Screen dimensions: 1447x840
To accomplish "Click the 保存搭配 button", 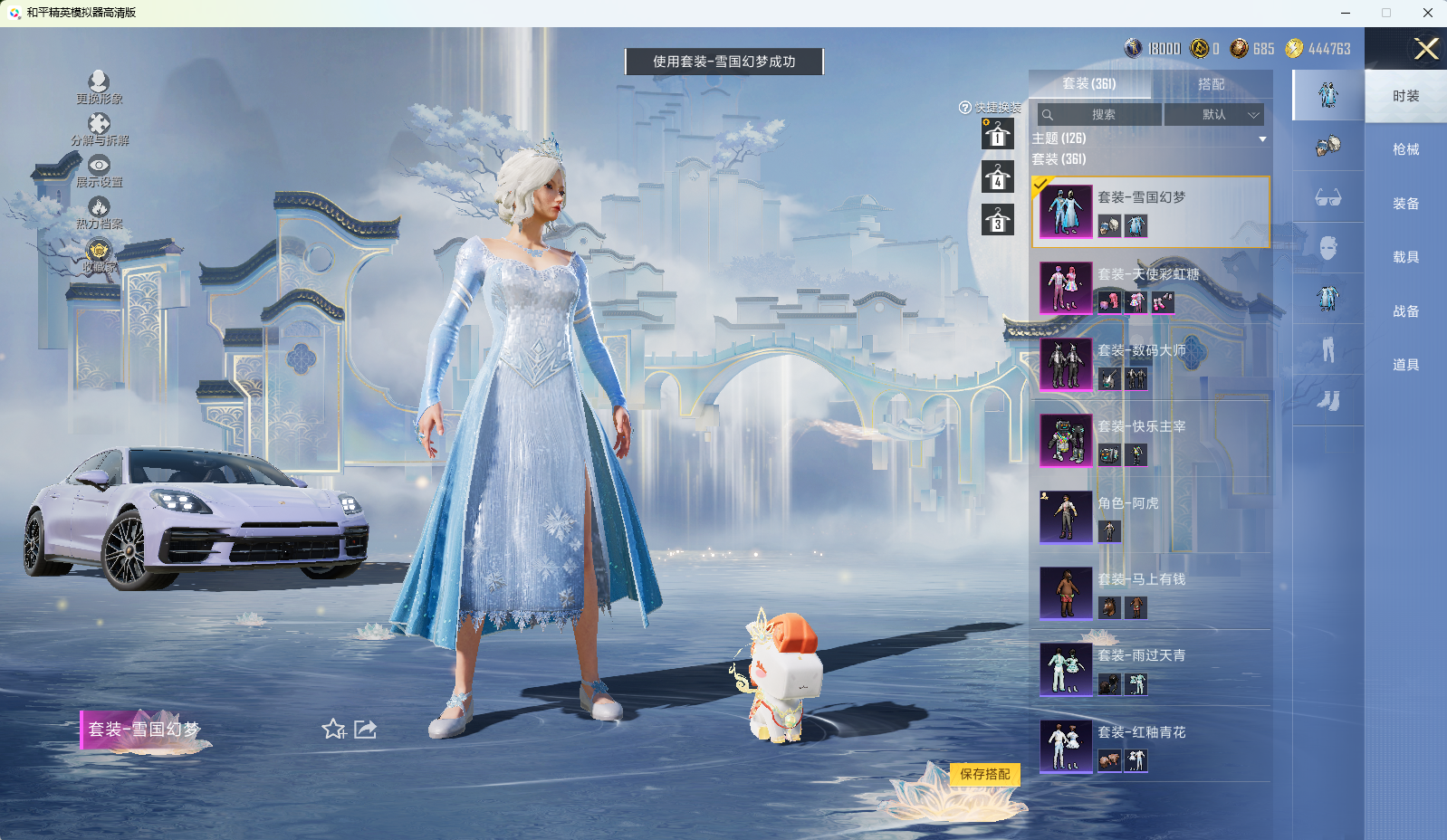I will click(984, 774).
